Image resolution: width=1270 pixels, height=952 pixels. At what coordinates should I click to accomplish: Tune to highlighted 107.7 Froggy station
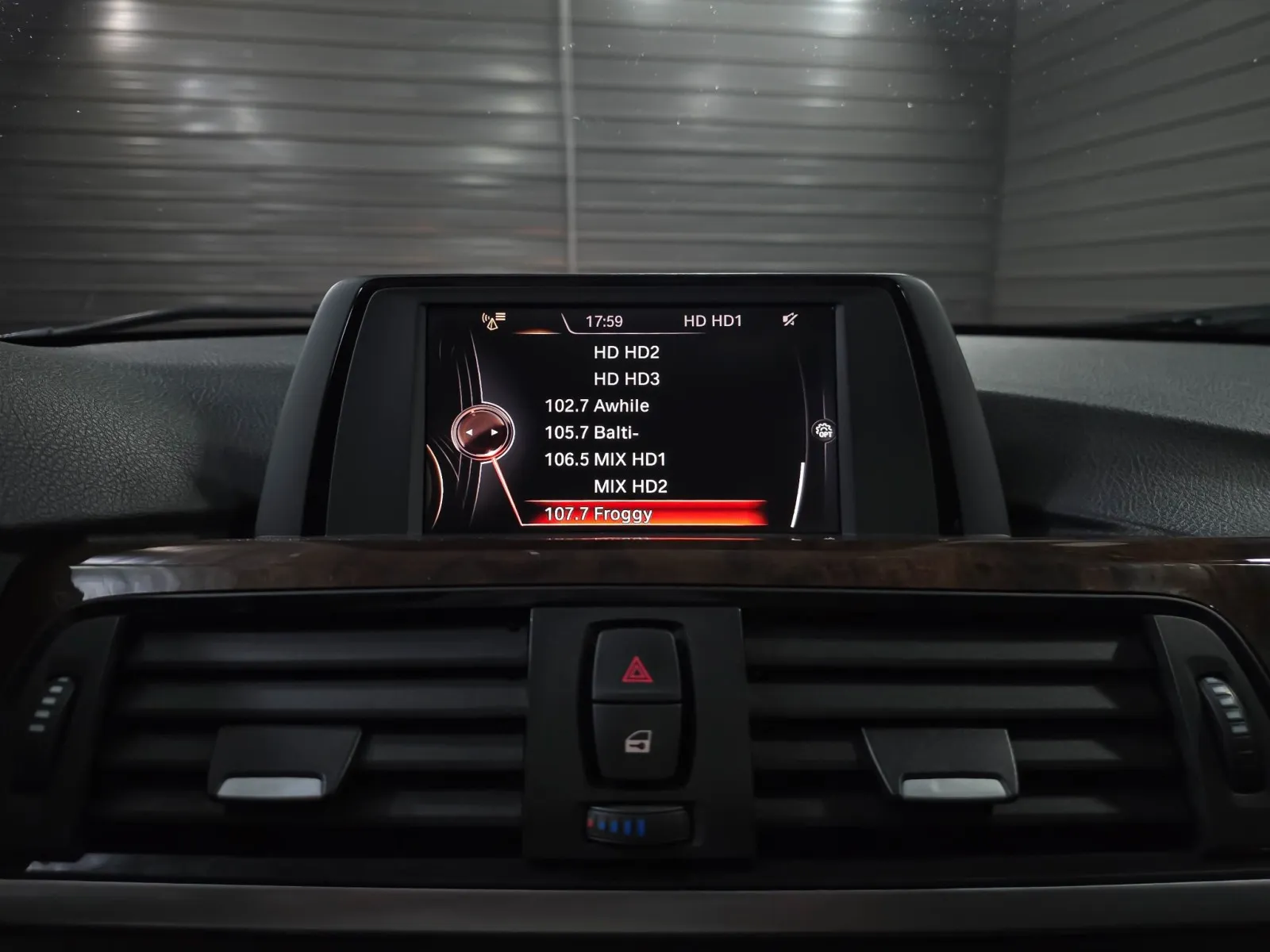click(x=598, y=514)
